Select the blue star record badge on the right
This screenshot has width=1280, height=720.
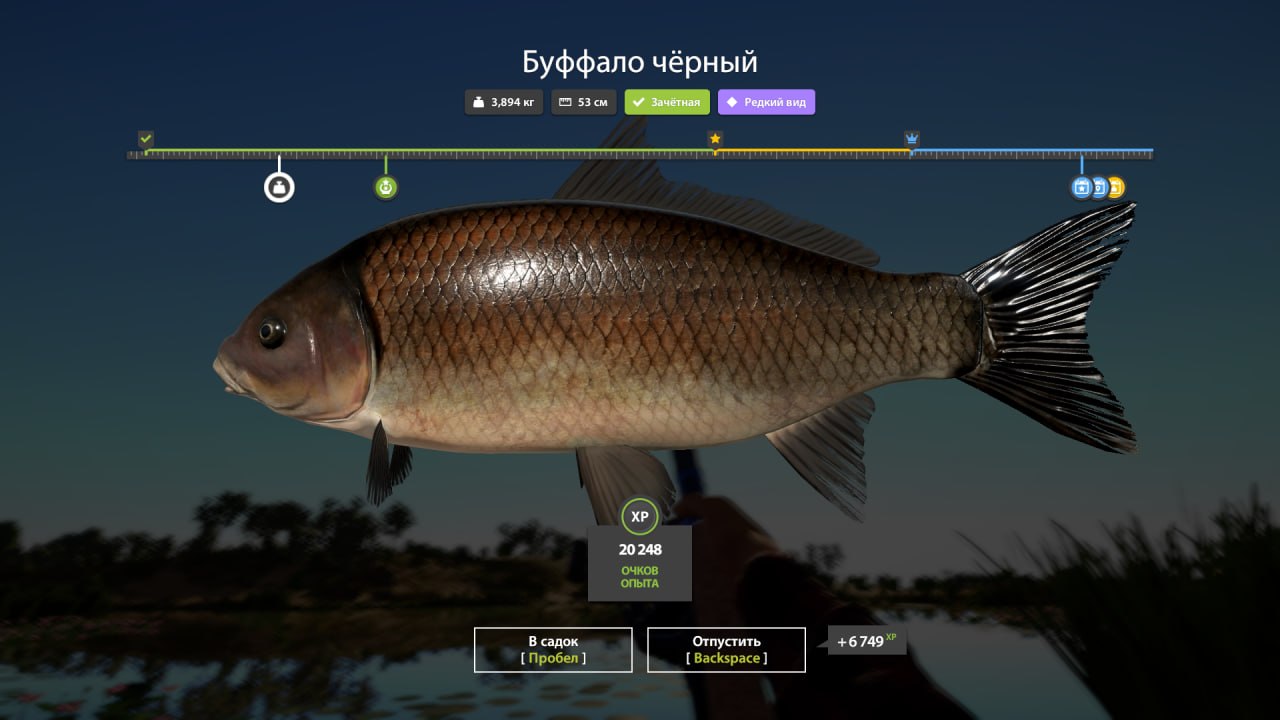1081,187
